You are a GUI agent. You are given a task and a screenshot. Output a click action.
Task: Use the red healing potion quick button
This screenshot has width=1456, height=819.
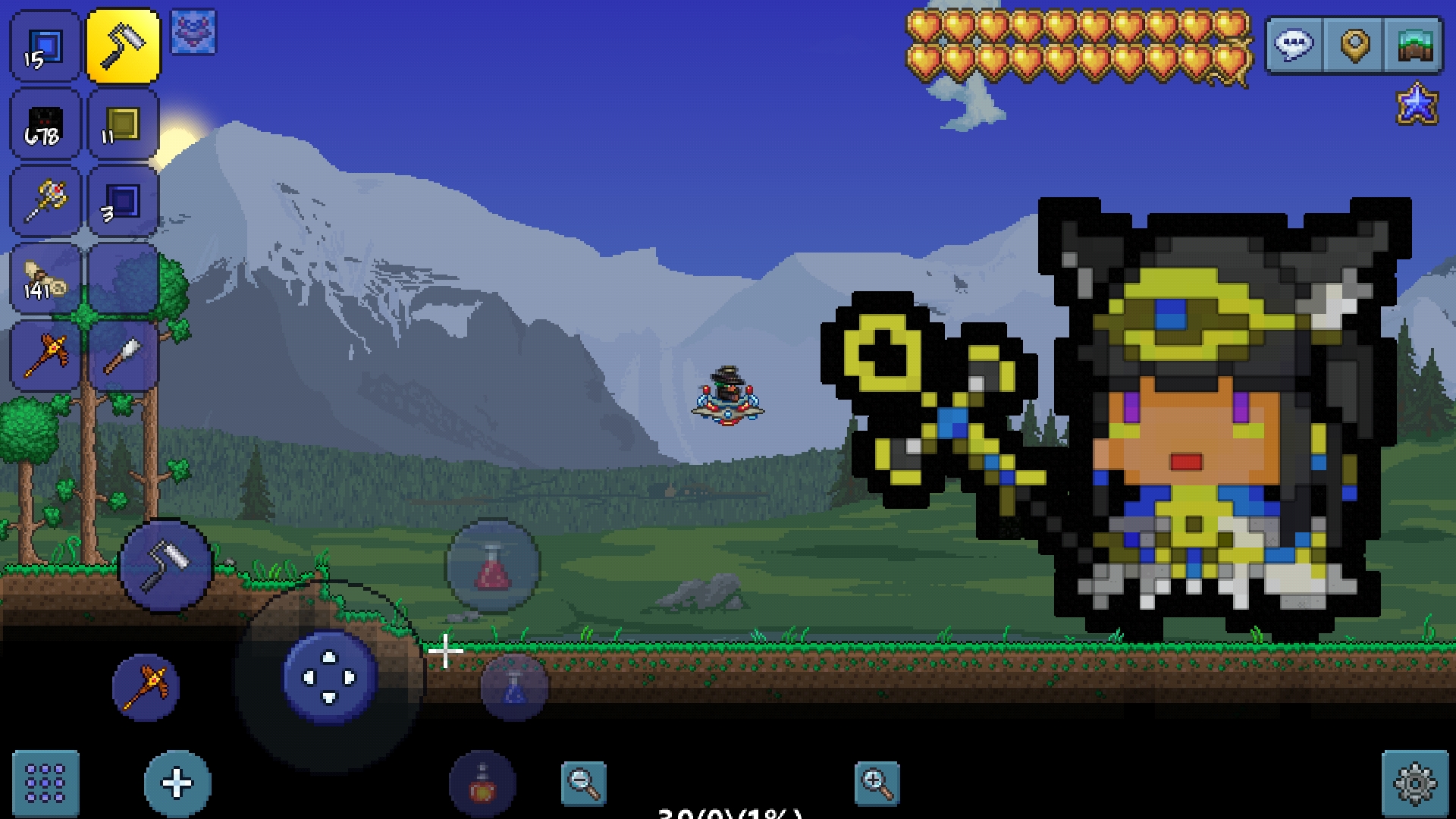pyautogui.click(x=492, y=566)
